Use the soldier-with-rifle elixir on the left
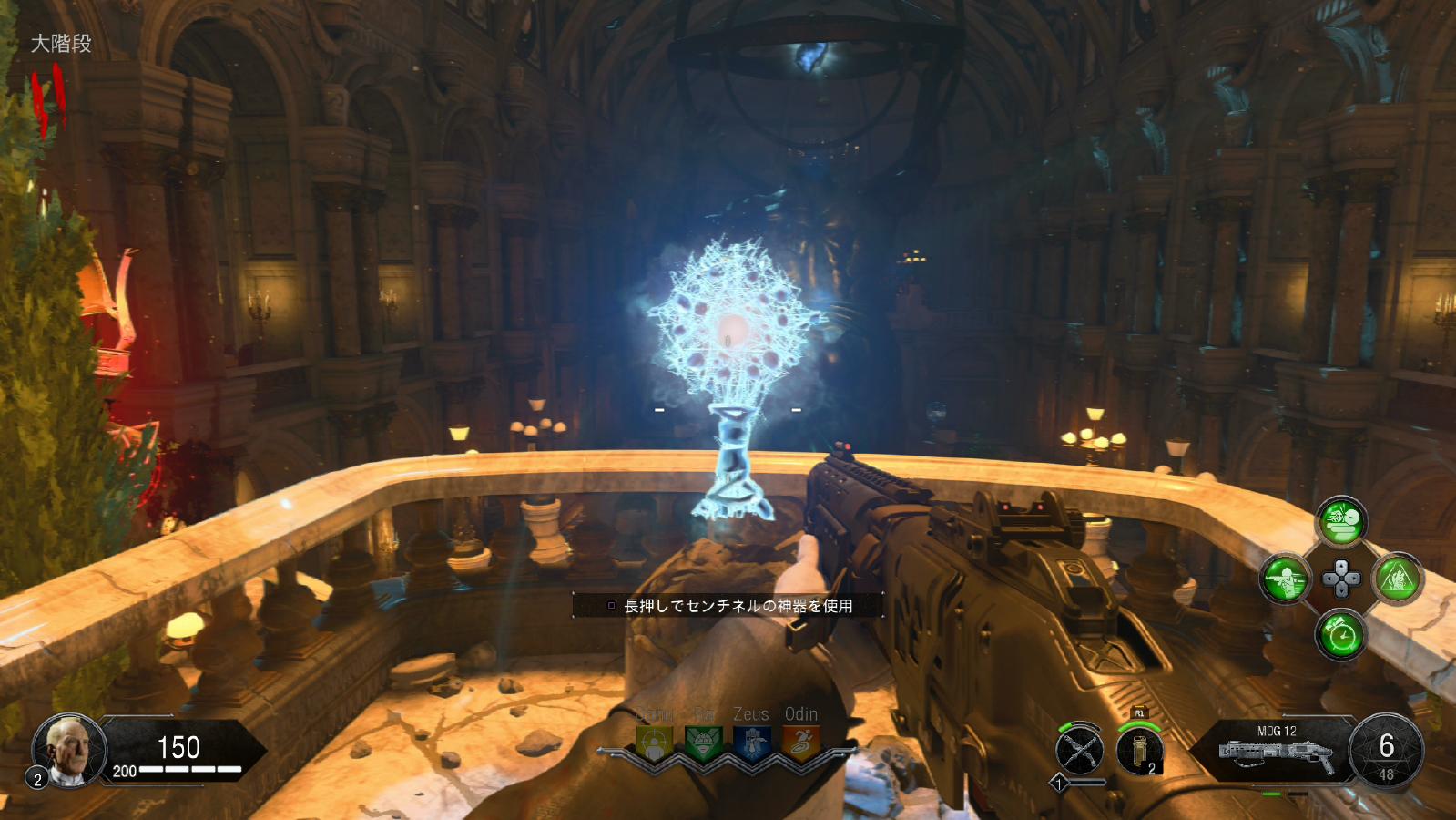 click(x=1285, y=579)
